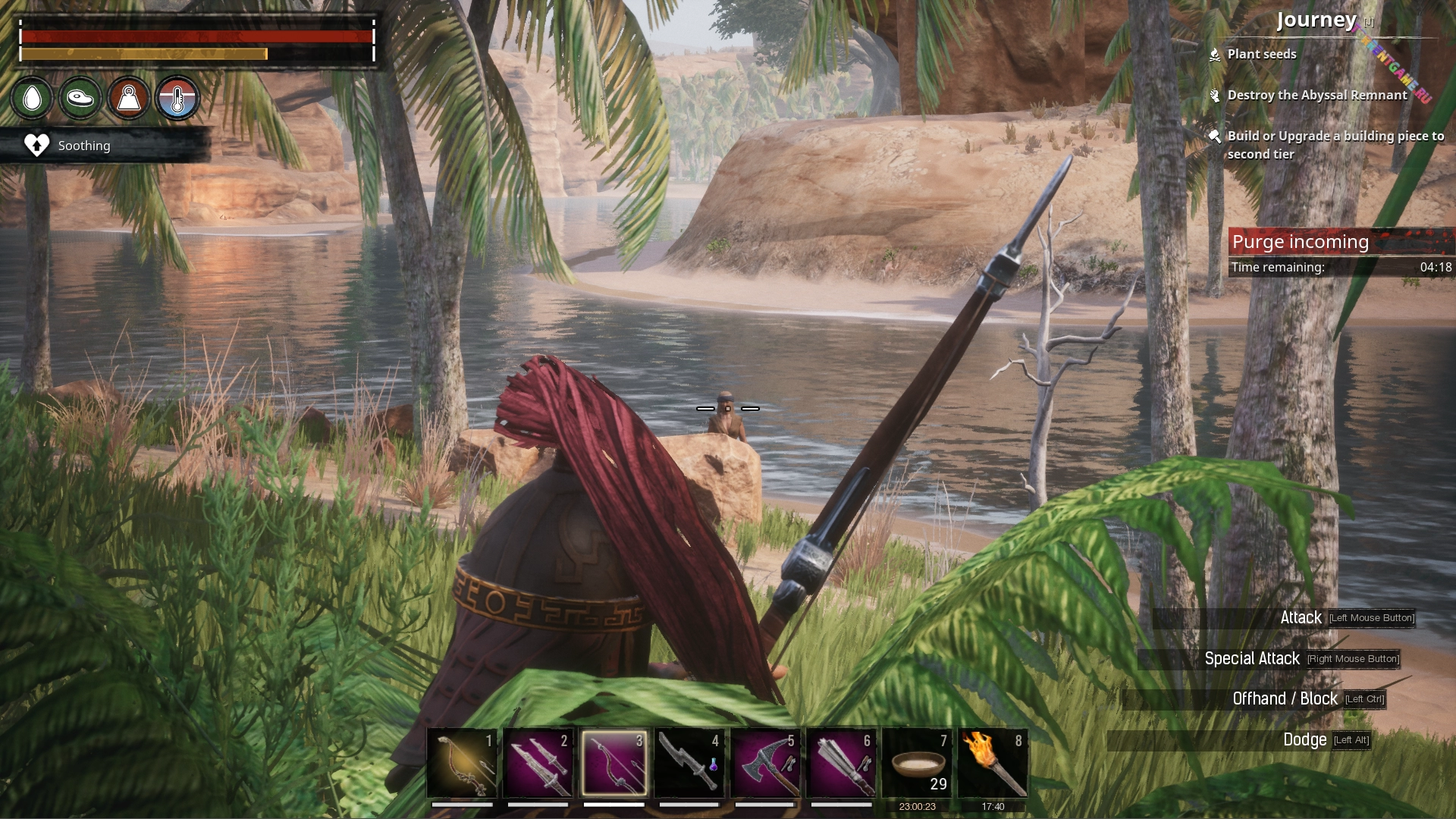1456x819 pixels.
Task: Choose the jagged sword in slot 4
Action: pos(689,762)
